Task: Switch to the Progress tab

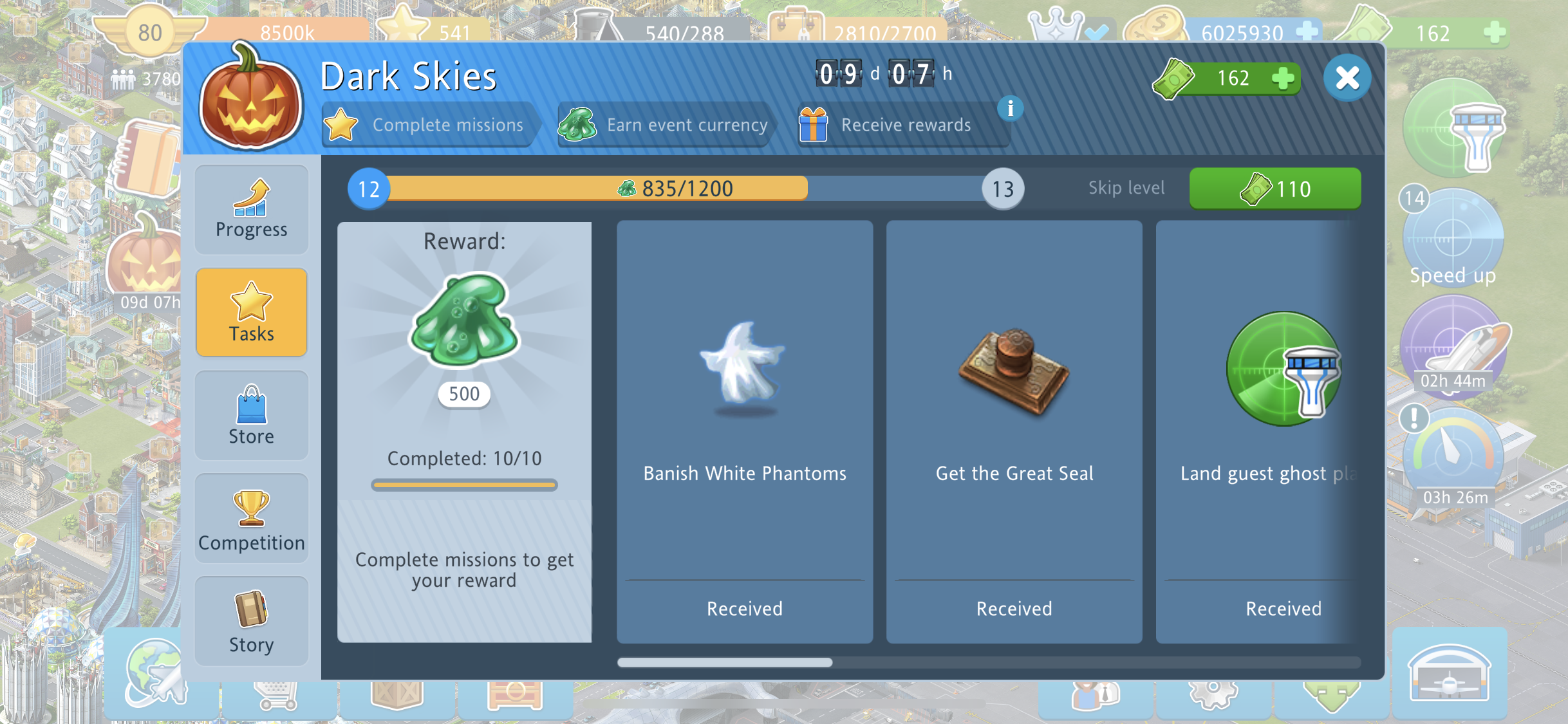Action: point(251,210)
